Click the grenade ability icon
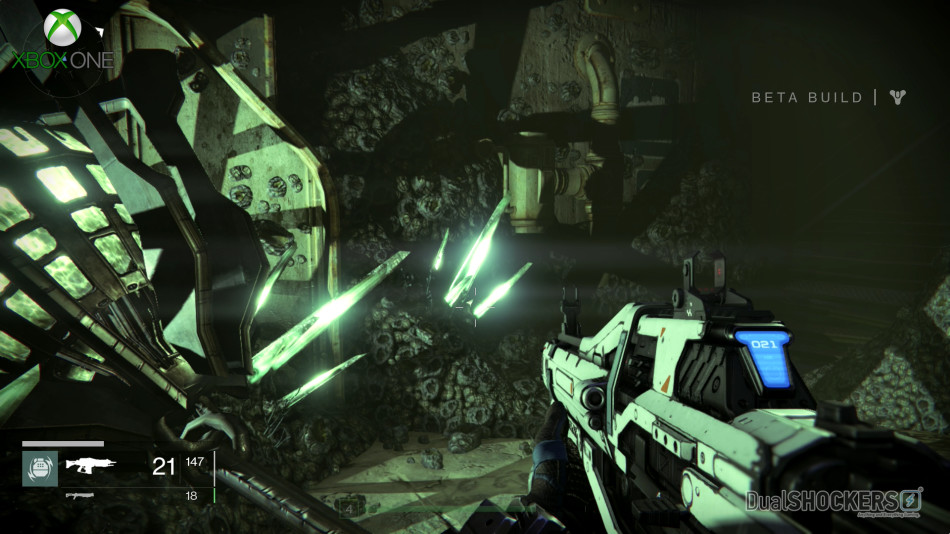The image size is (950, 534). [x=40, y=468]
